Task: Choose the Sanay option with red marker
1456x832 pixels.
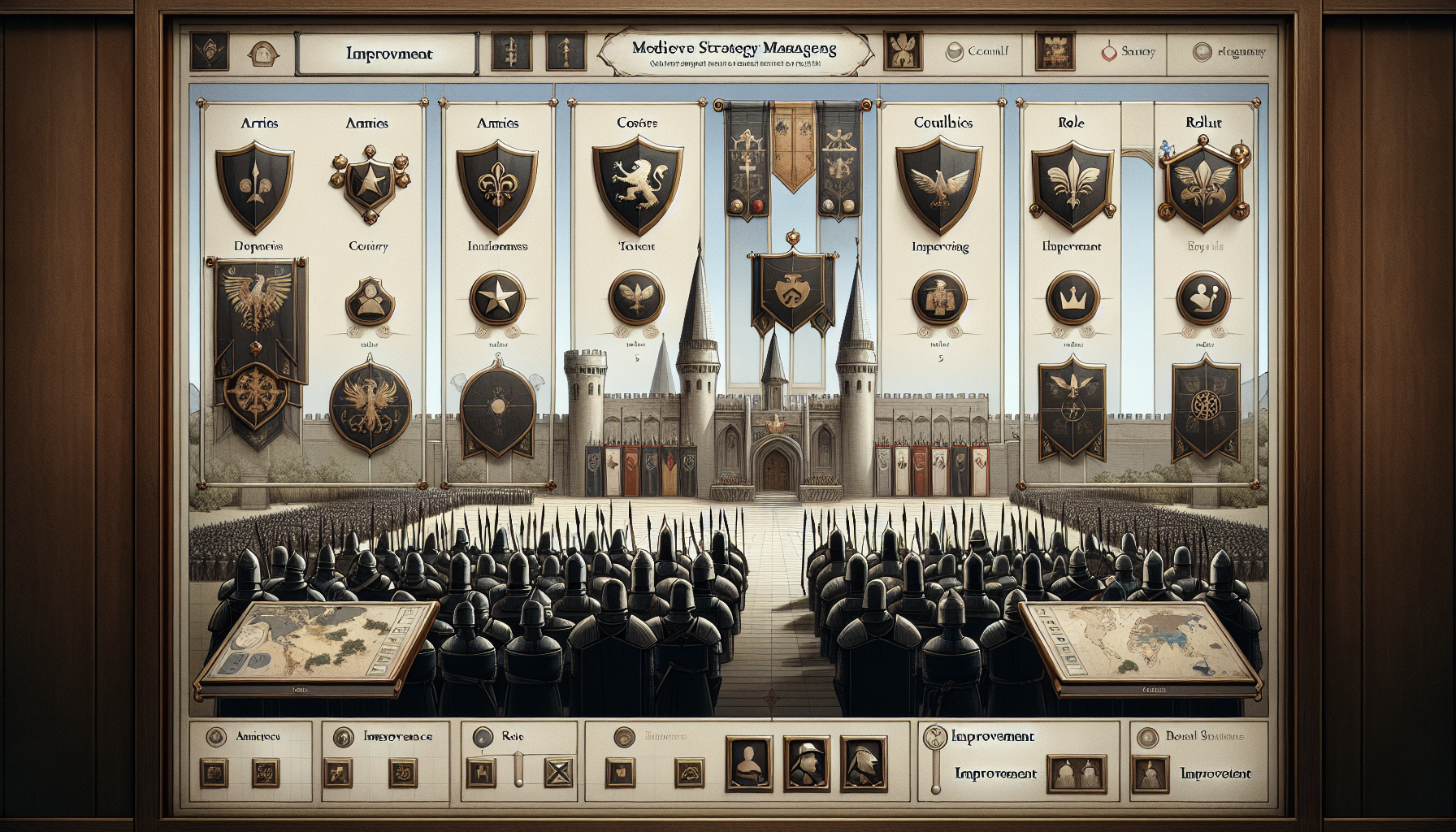Action: coord(1129,51)
